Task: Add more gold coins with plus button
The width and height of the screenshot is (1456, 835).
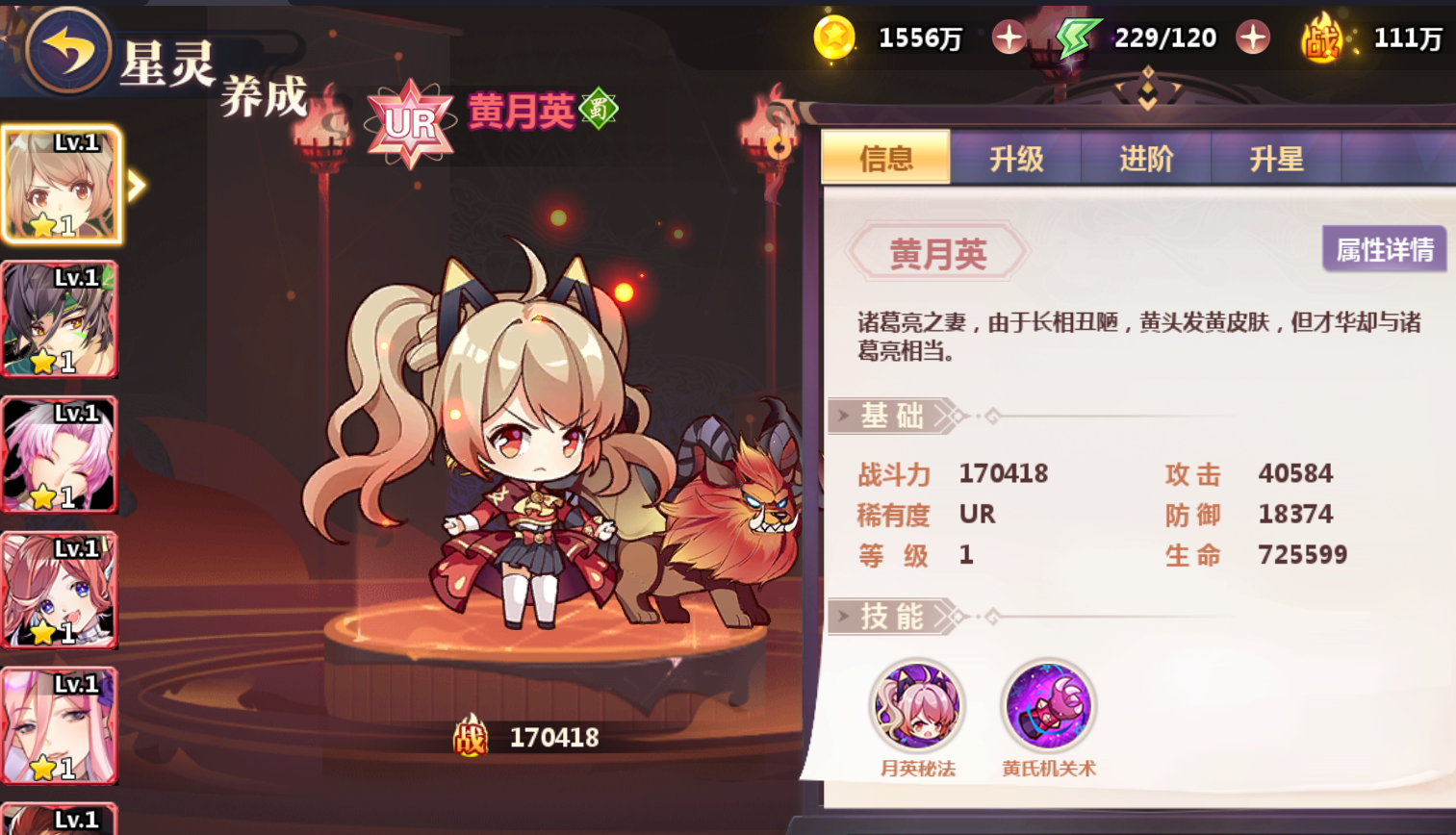Action: tap(1009, 38)
